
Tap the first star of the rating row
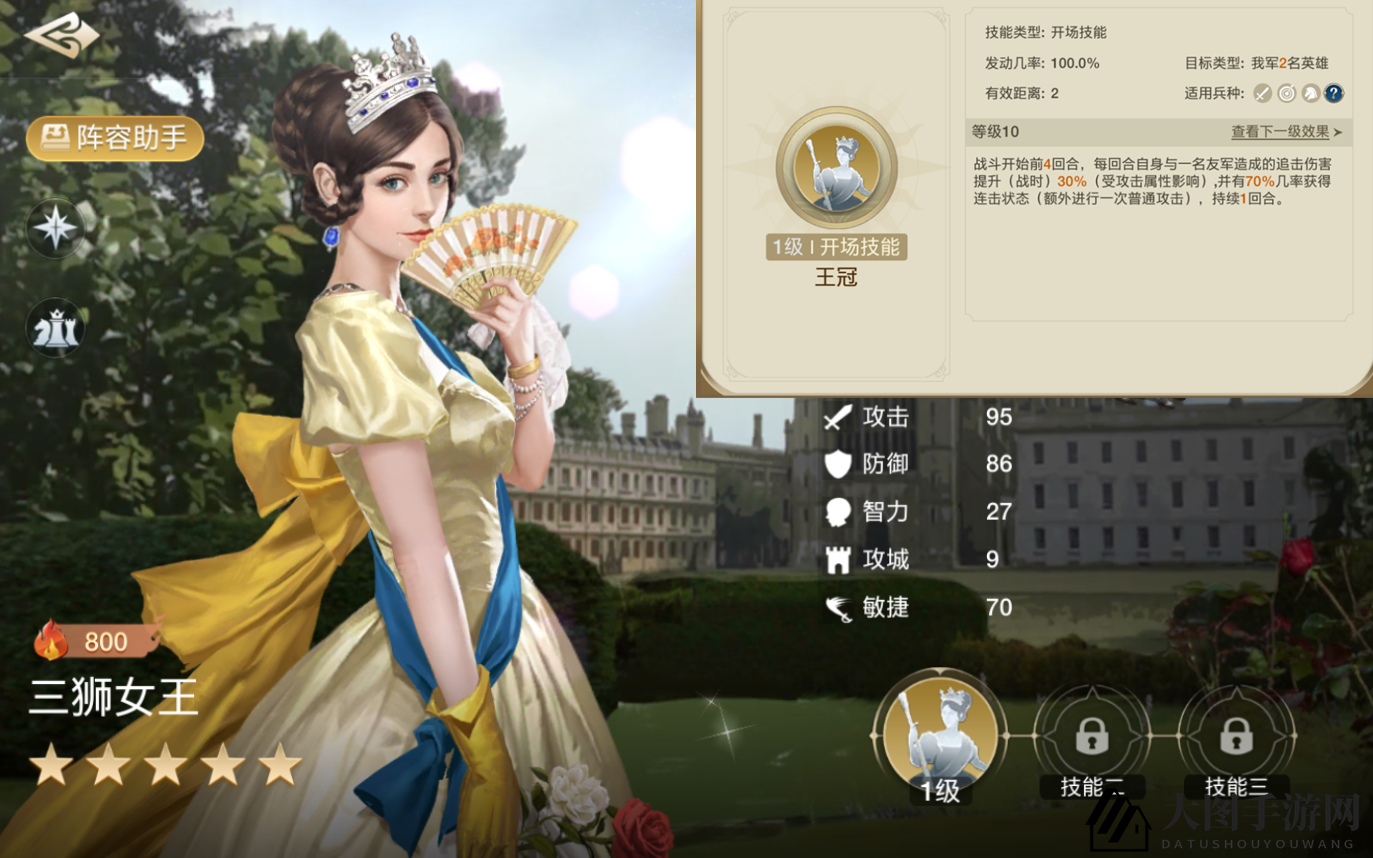tap(50, 766)
